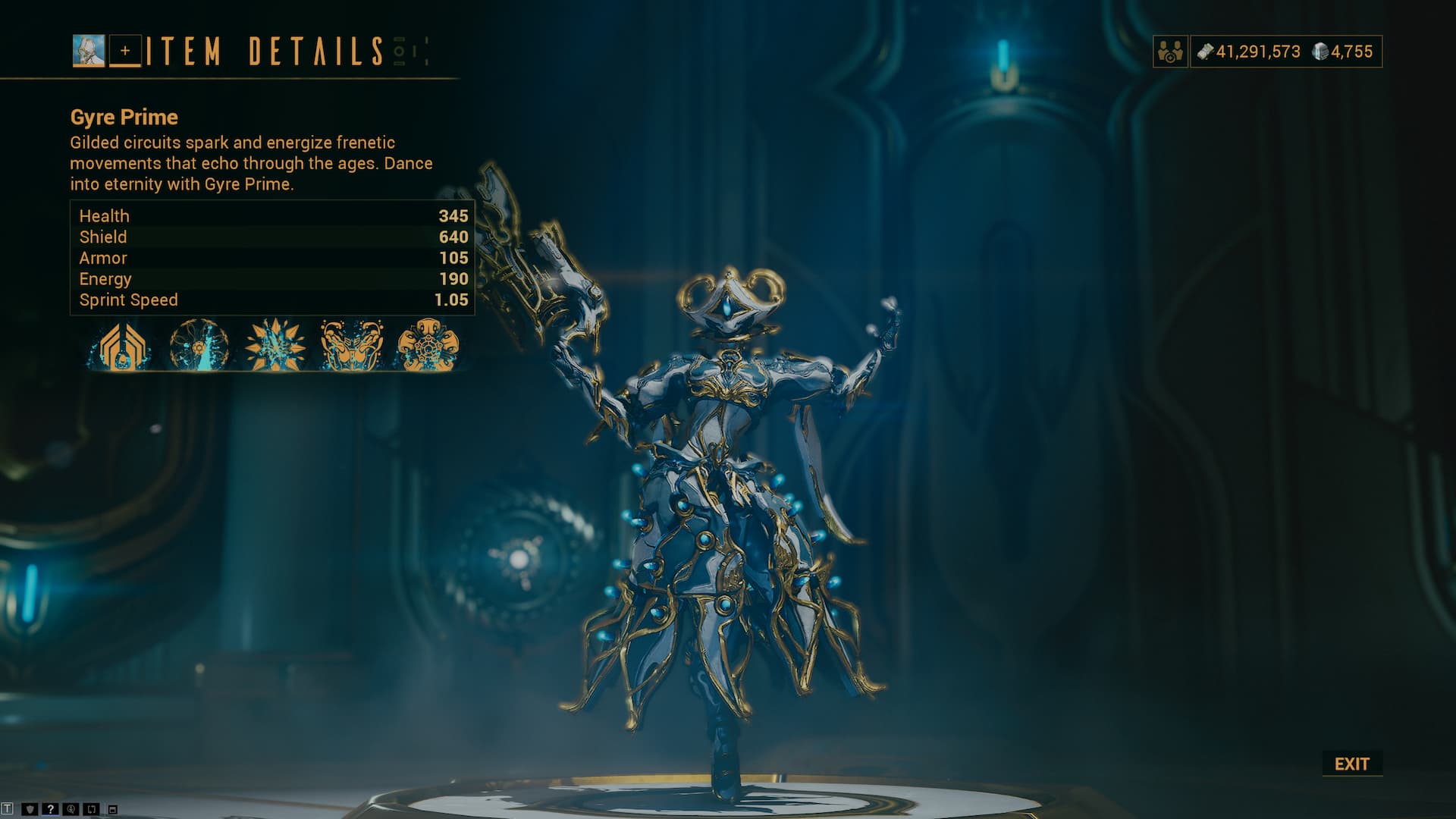Show the Arcsphere ability icon details
Screen dimensions: 1456x819
pyautogui.click(x=199, y=345)
